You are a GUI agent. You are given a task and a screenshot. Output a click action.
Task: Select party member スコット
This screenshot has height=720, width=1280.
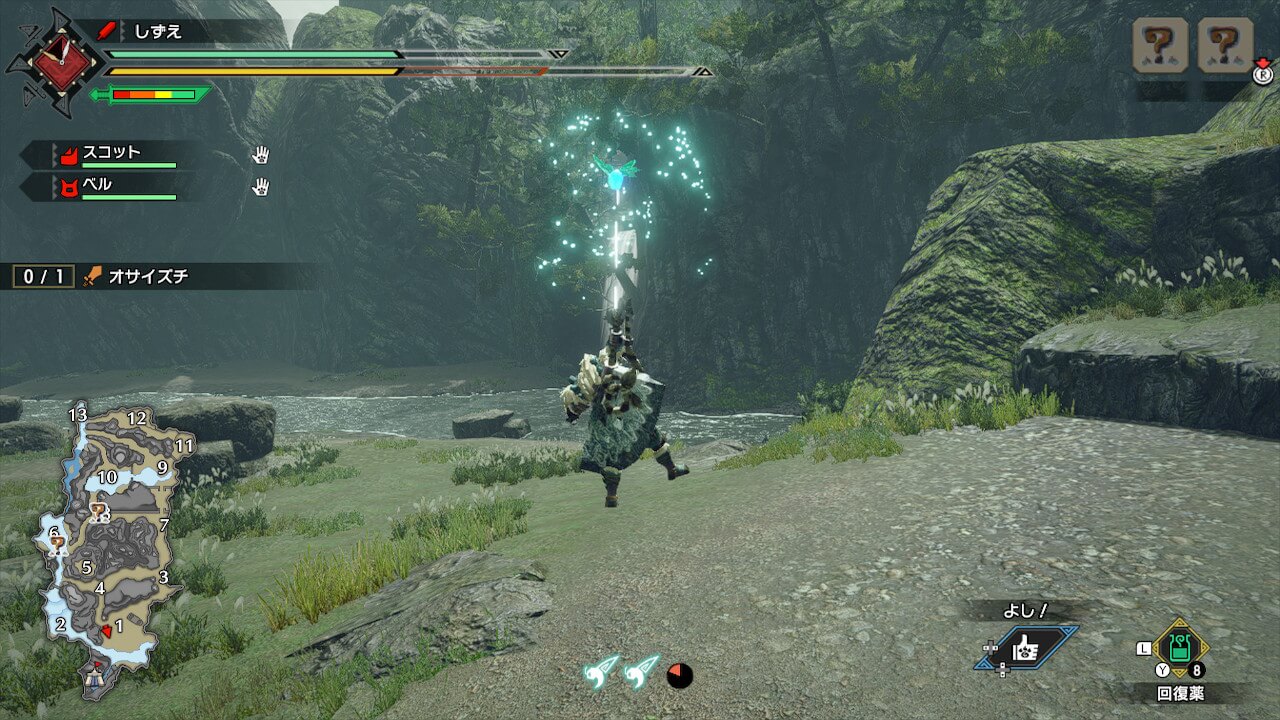coord(112,154)
